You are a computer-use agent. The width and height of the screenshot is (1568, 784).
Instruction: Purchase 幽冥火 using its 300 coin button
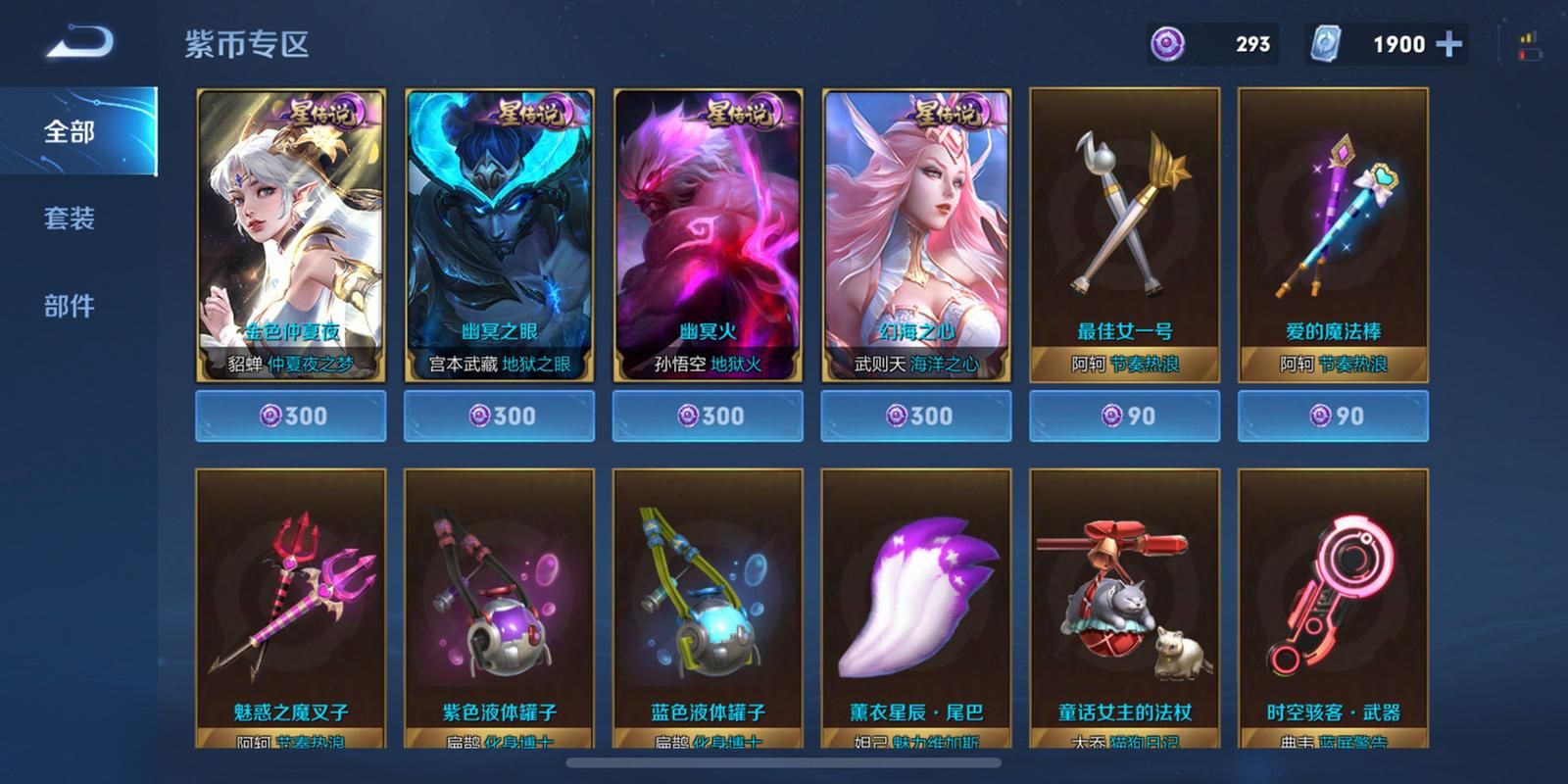click(x=708, y=416)
